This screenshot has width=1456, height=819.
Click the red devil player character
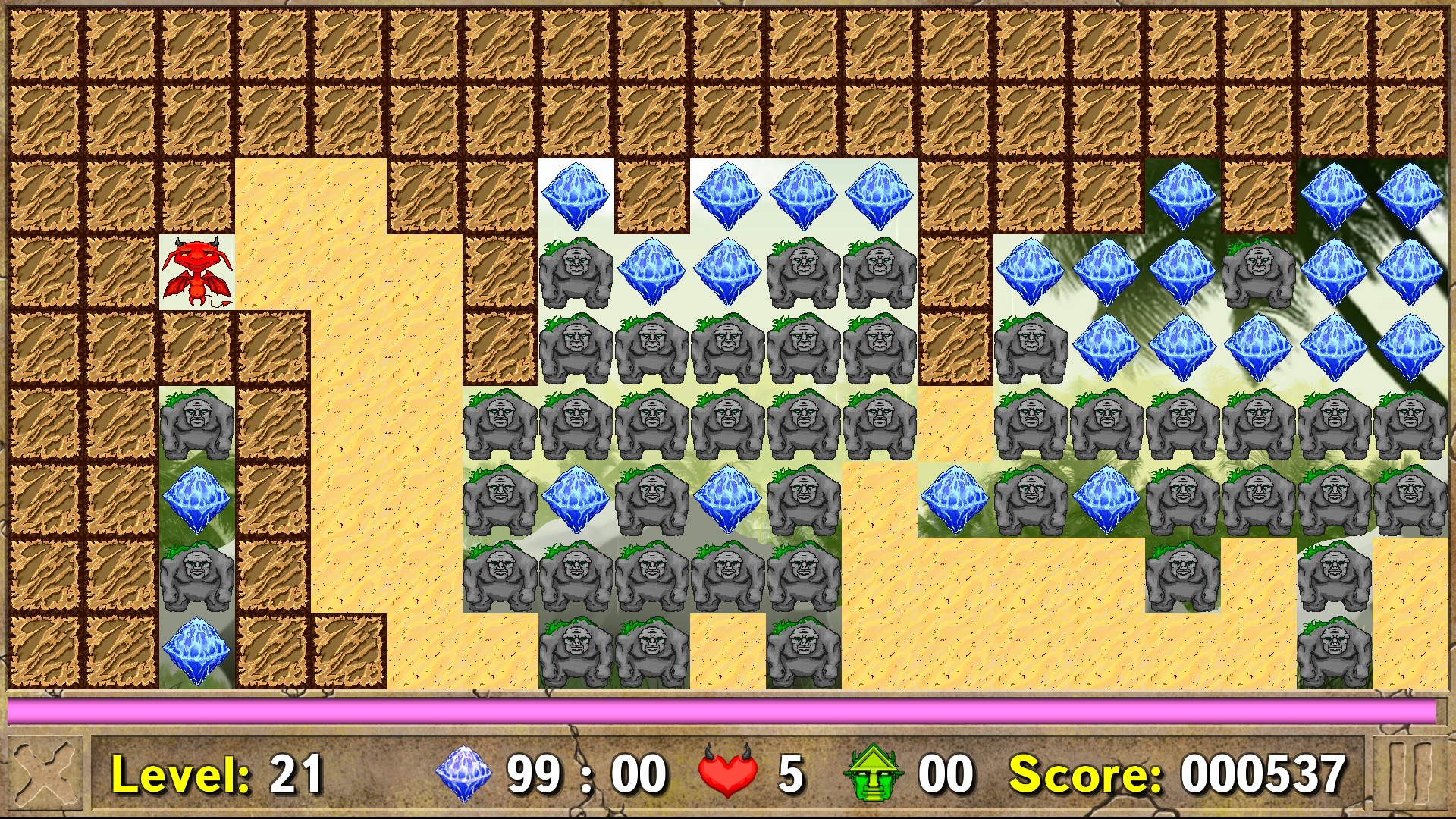tap(196, 273)
